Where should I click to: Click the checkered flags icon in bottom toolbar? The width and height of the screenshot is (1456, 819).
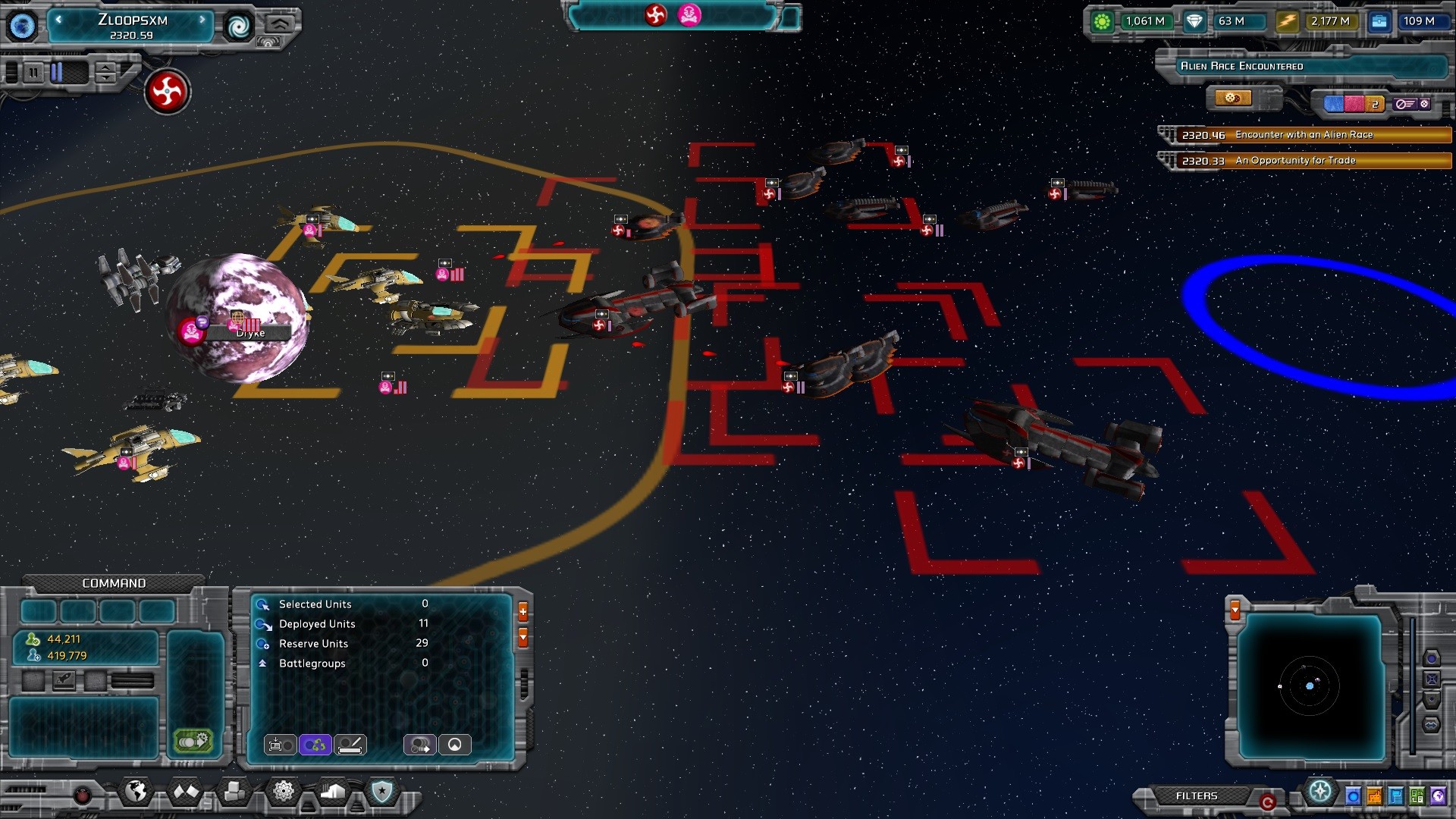pos(187,790)
